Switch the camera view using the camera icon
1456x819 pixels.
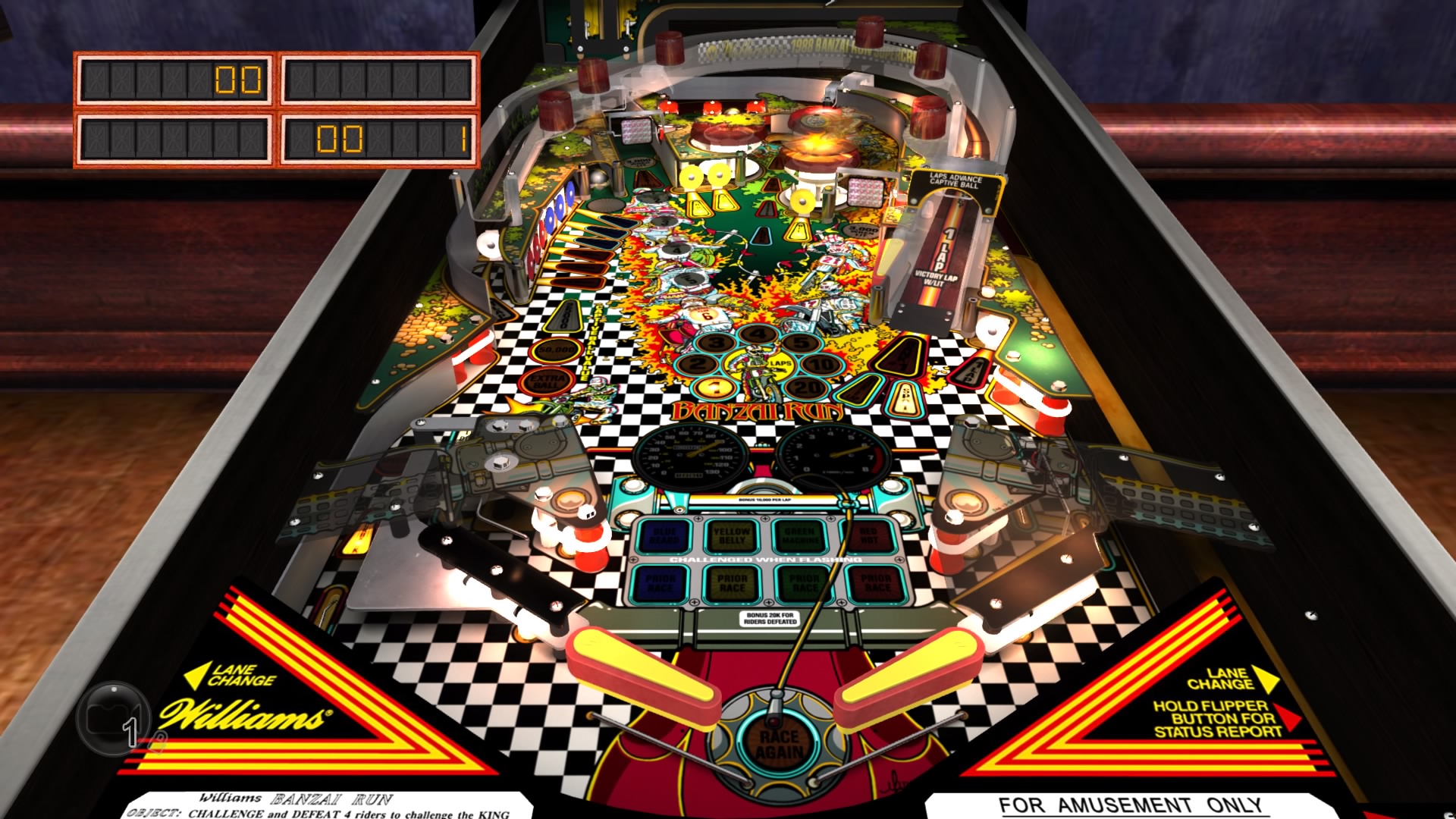[112, 718]
